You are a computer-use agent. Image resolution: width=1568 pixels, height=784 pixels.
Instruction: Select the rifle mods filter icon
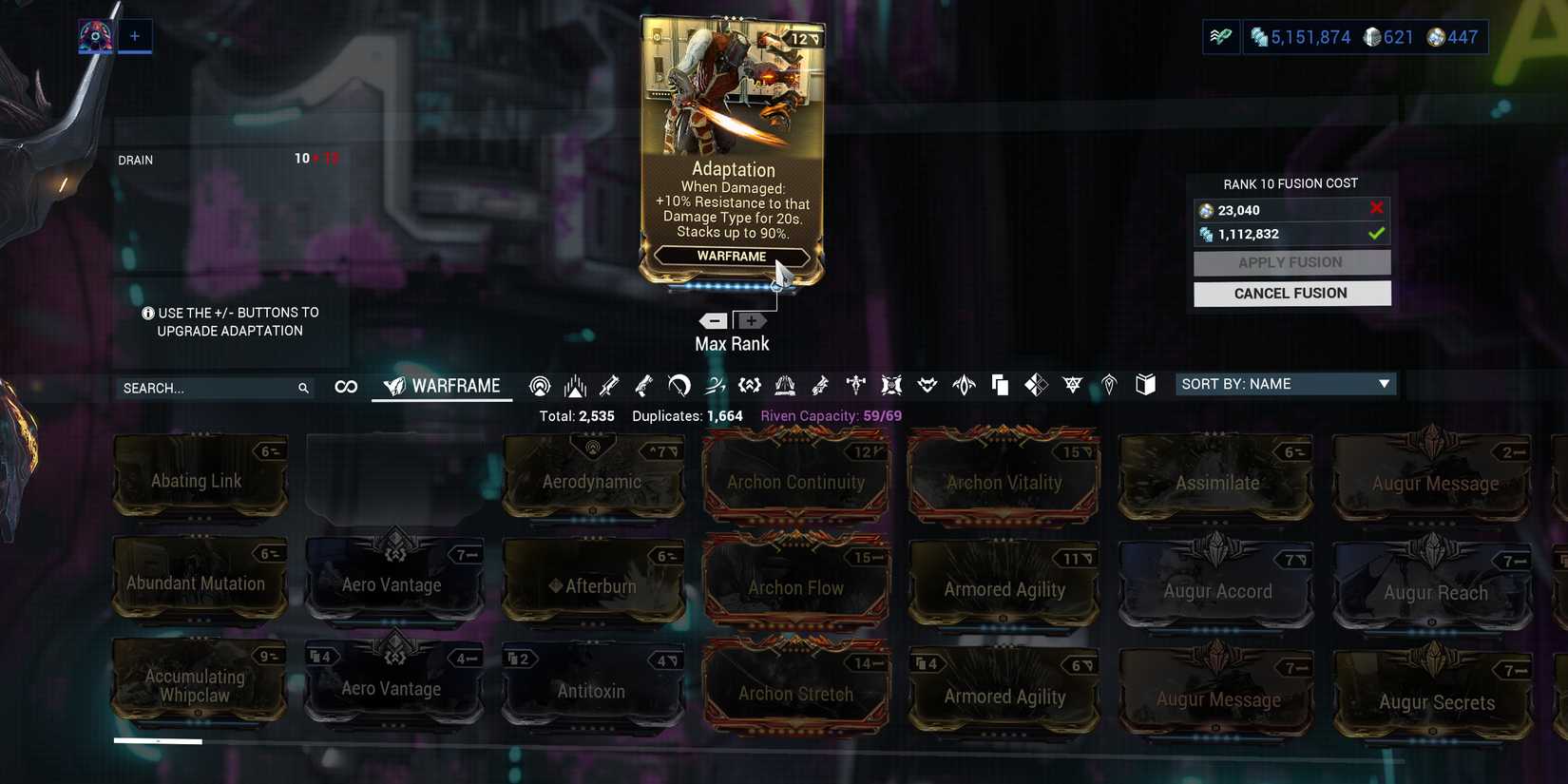[609, 386]
